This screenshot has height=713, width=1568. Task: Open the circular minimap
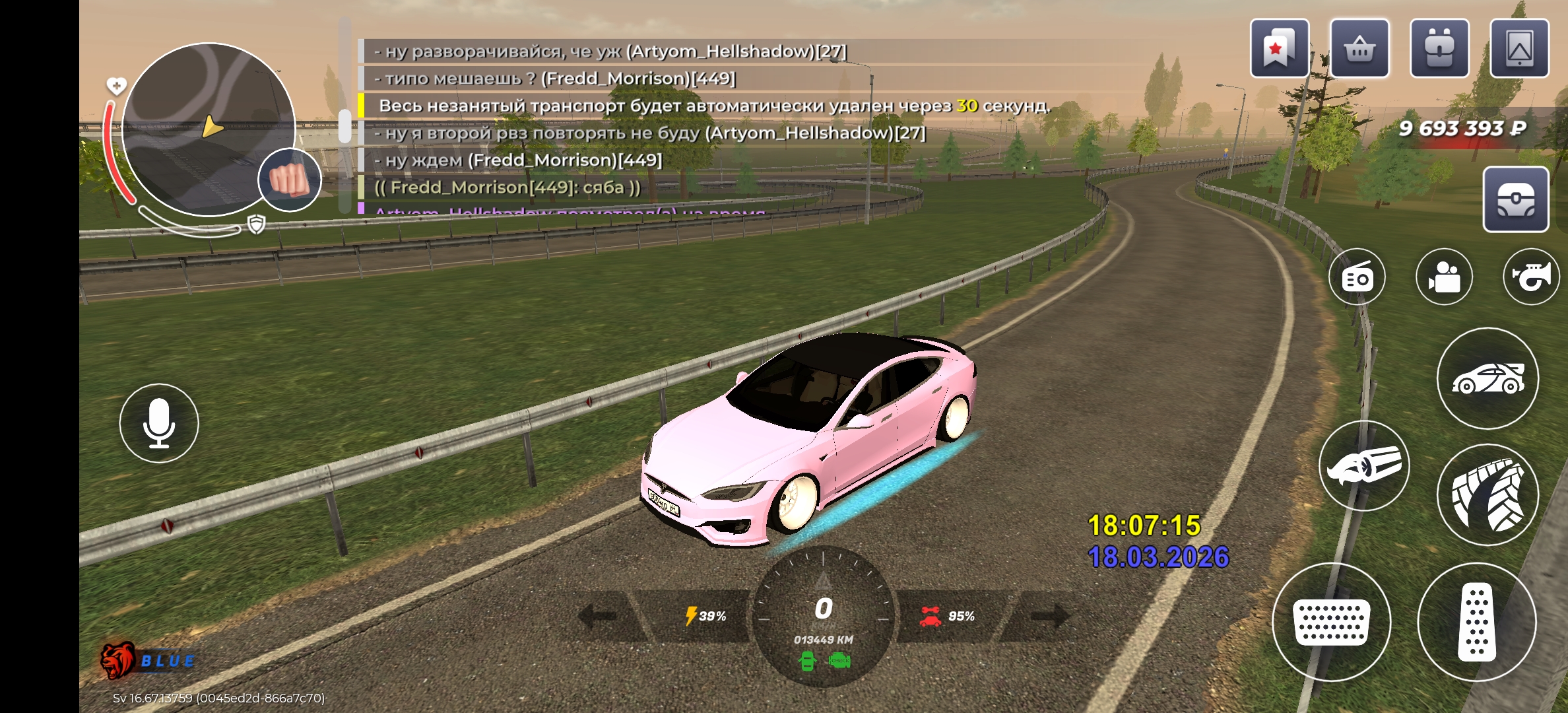208,129
